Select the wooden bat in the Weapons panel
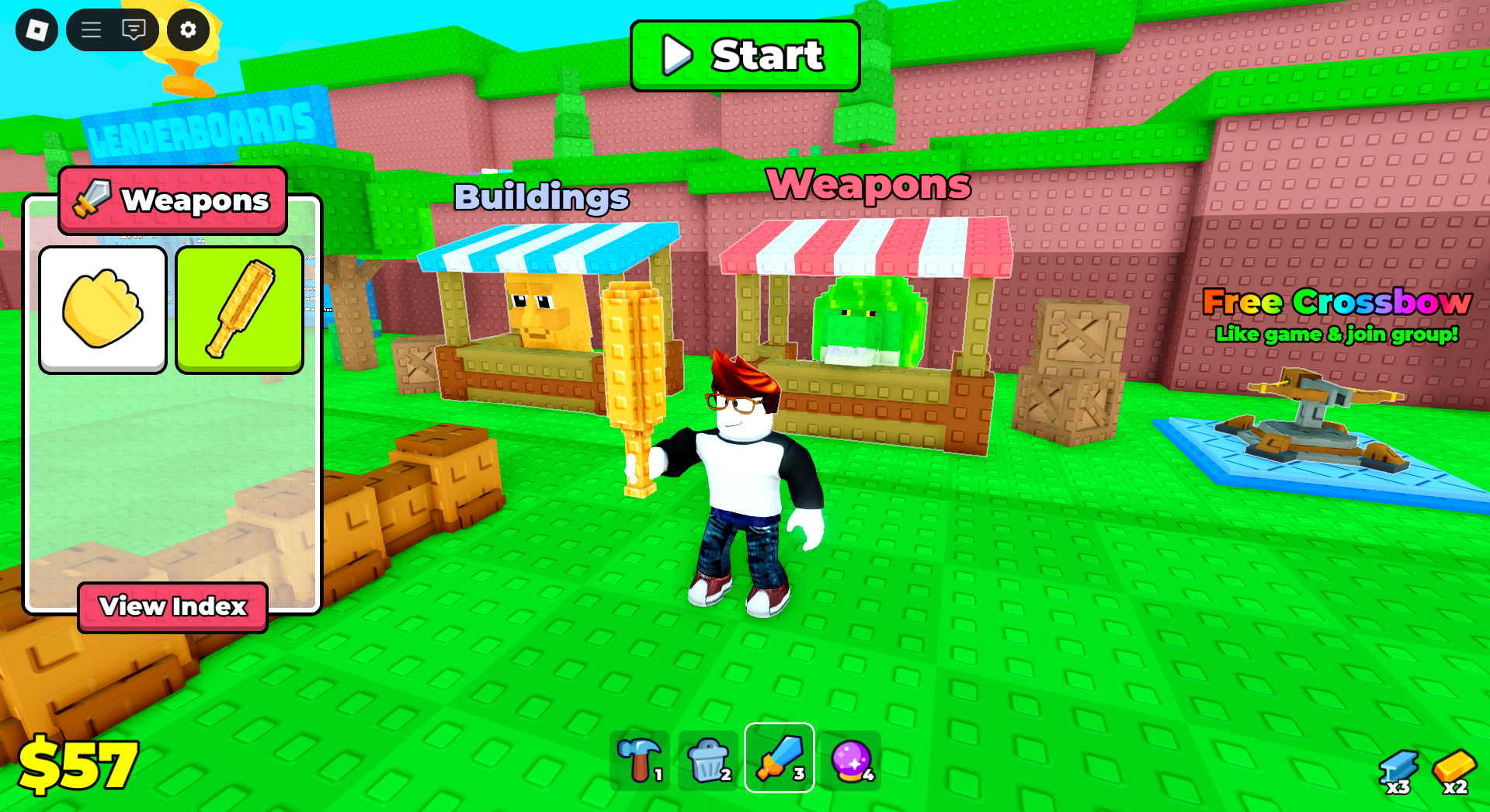 tap(238, 308)
